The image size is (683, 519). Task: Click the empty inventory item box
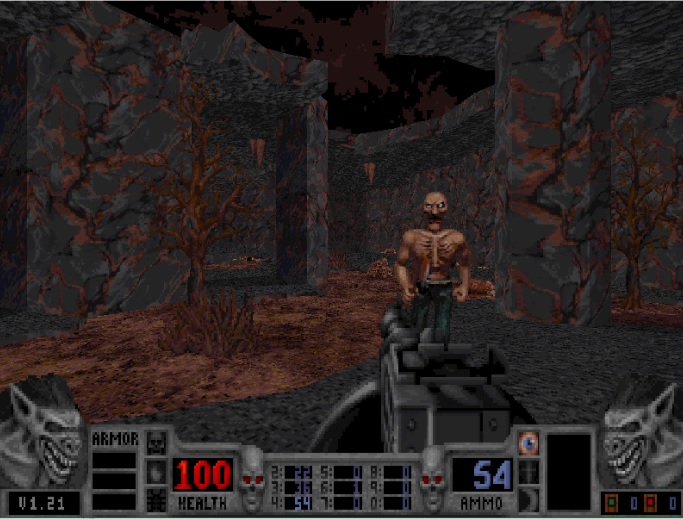(568, 472)
